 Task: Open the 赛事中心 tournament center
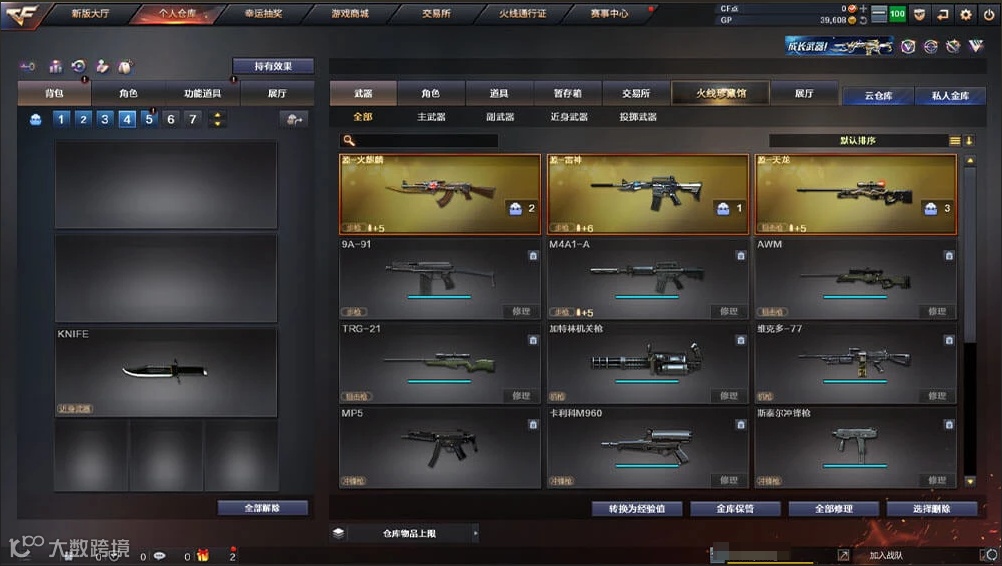pos(609,14)
